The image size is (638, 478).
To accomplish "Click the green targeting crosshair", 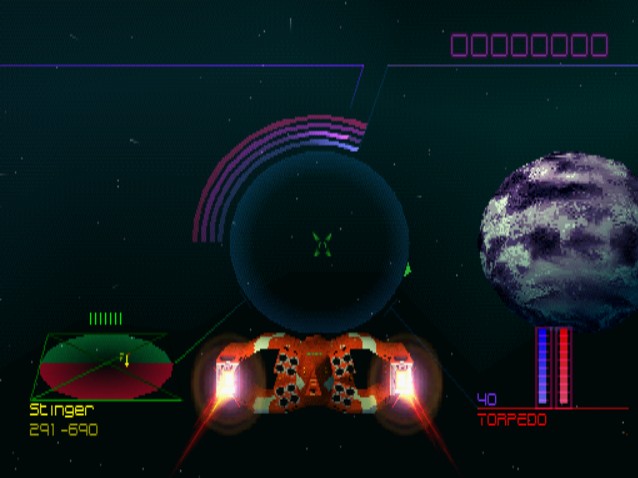I will coord(321,242).
